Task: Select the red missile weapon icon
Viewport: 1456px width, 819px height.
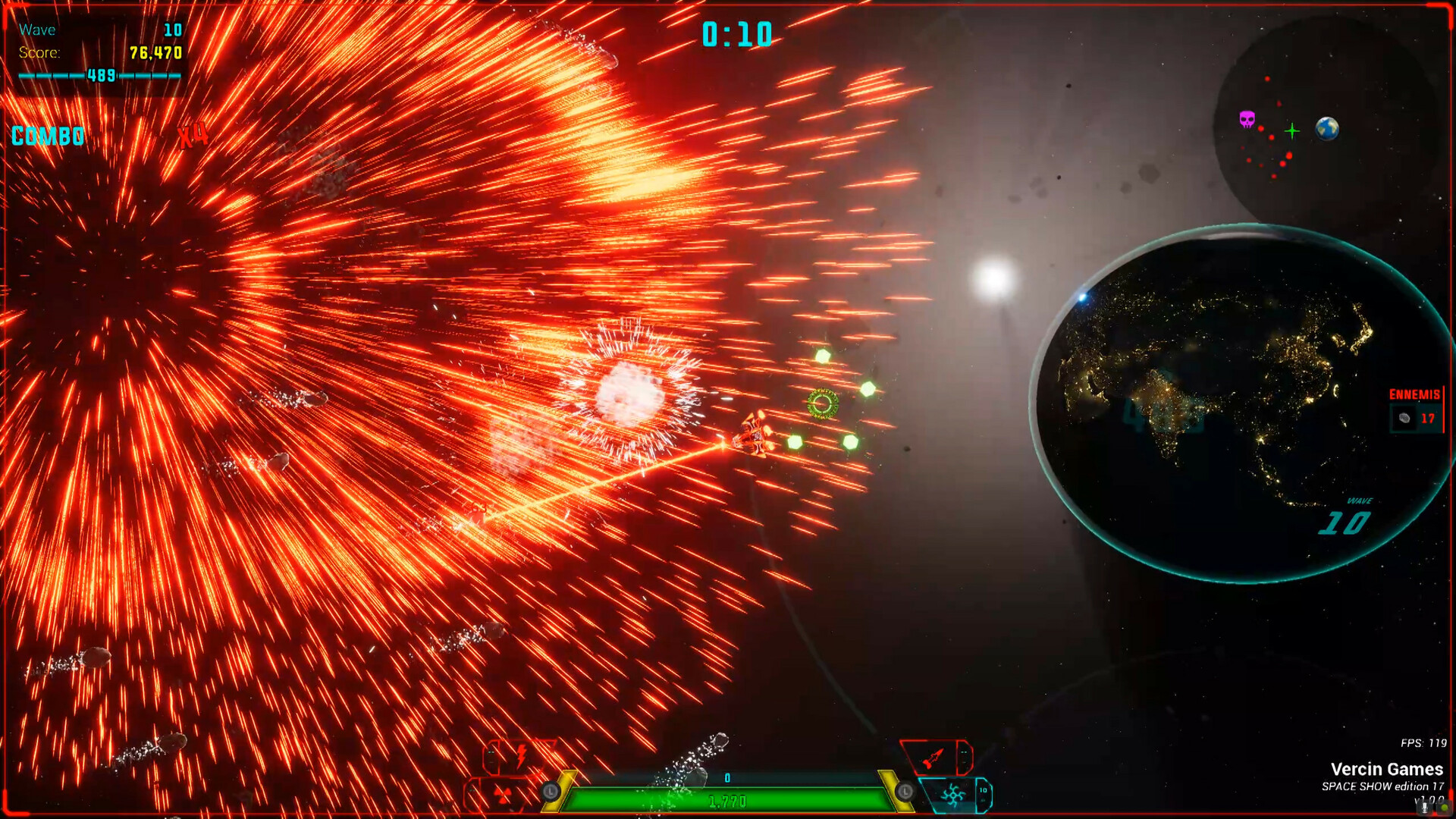Action: (x=932, y=758)
